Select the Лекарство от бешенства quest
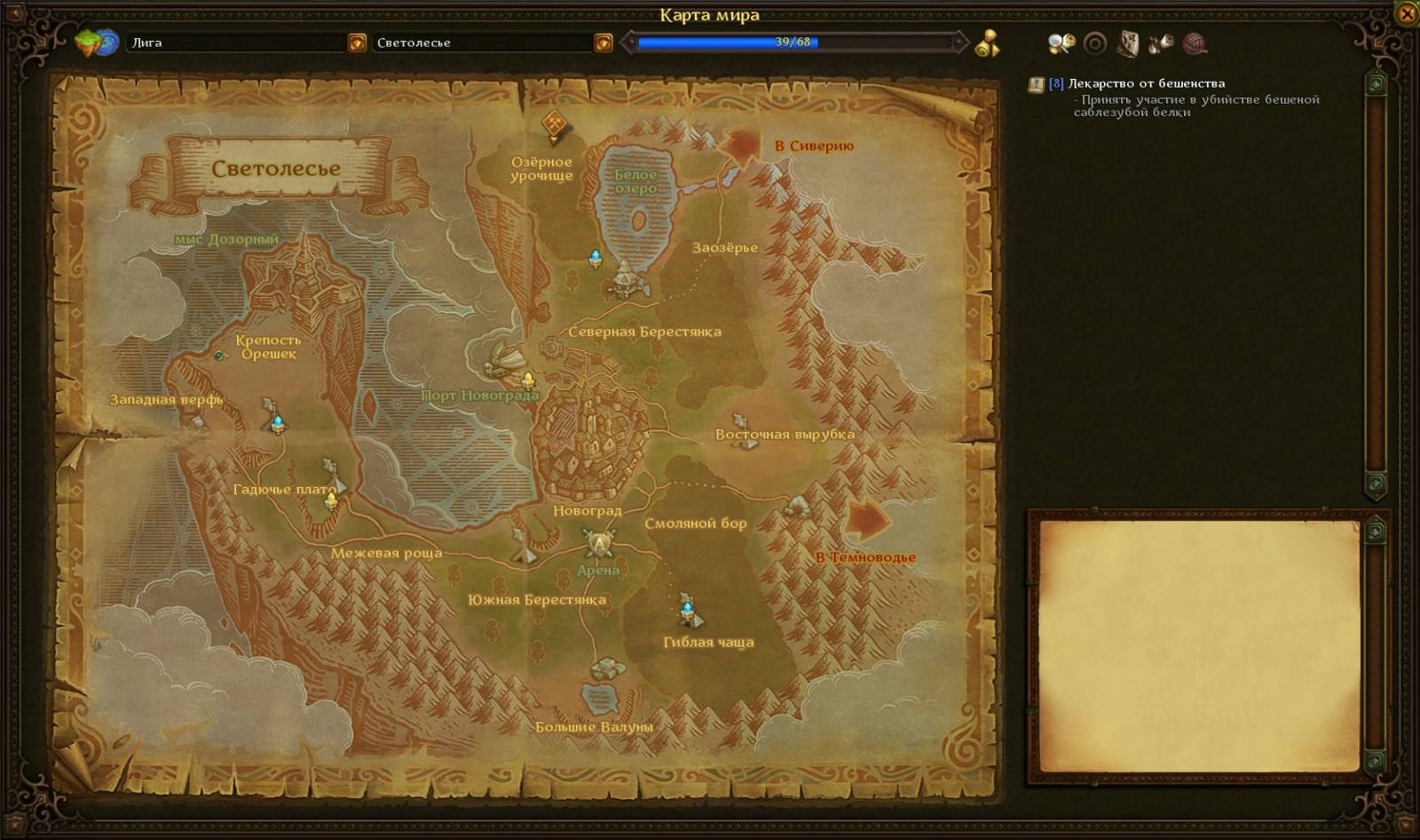 1146,83
